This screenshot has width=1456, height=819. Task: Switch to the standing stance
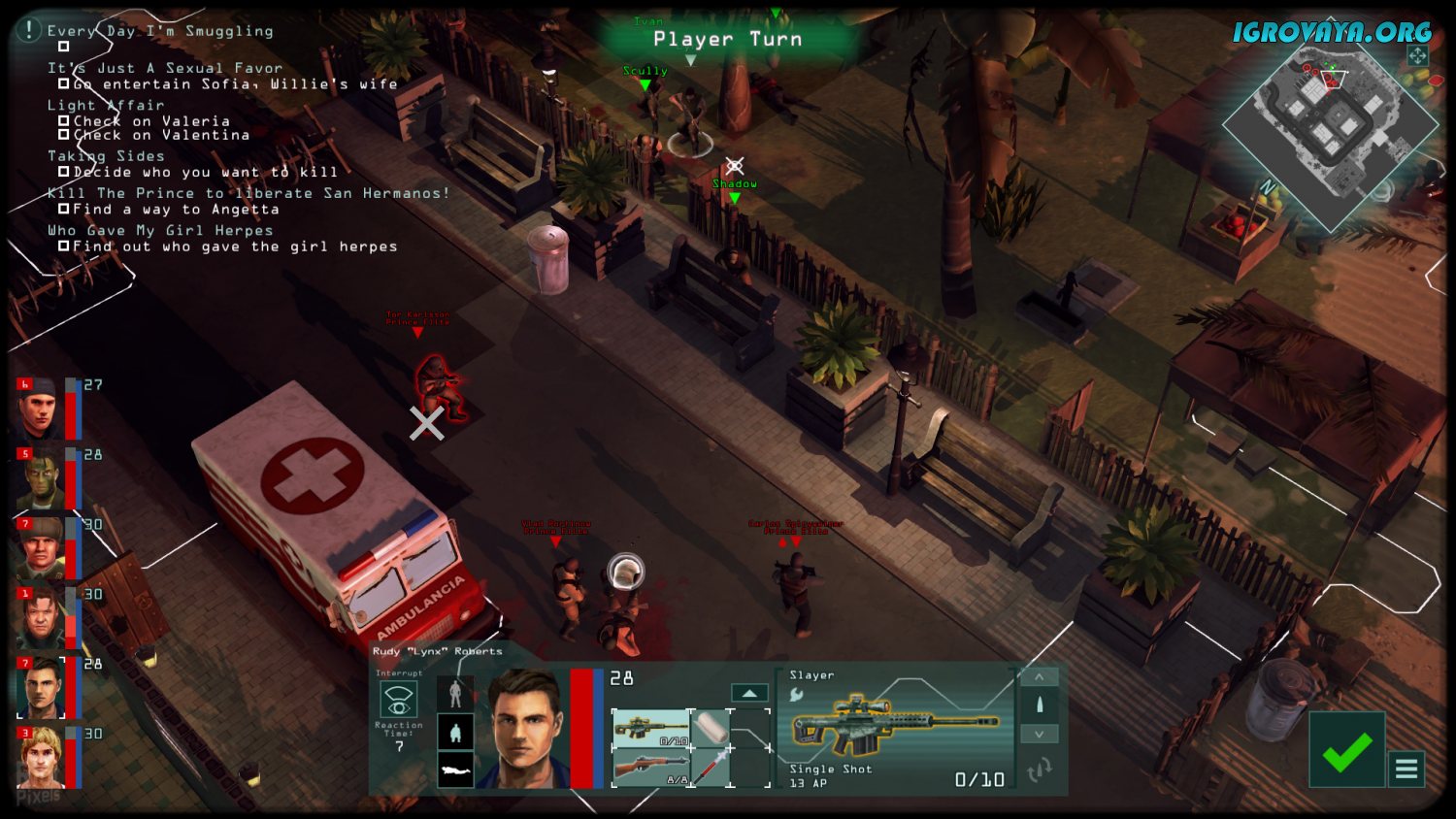click(455, 694)
